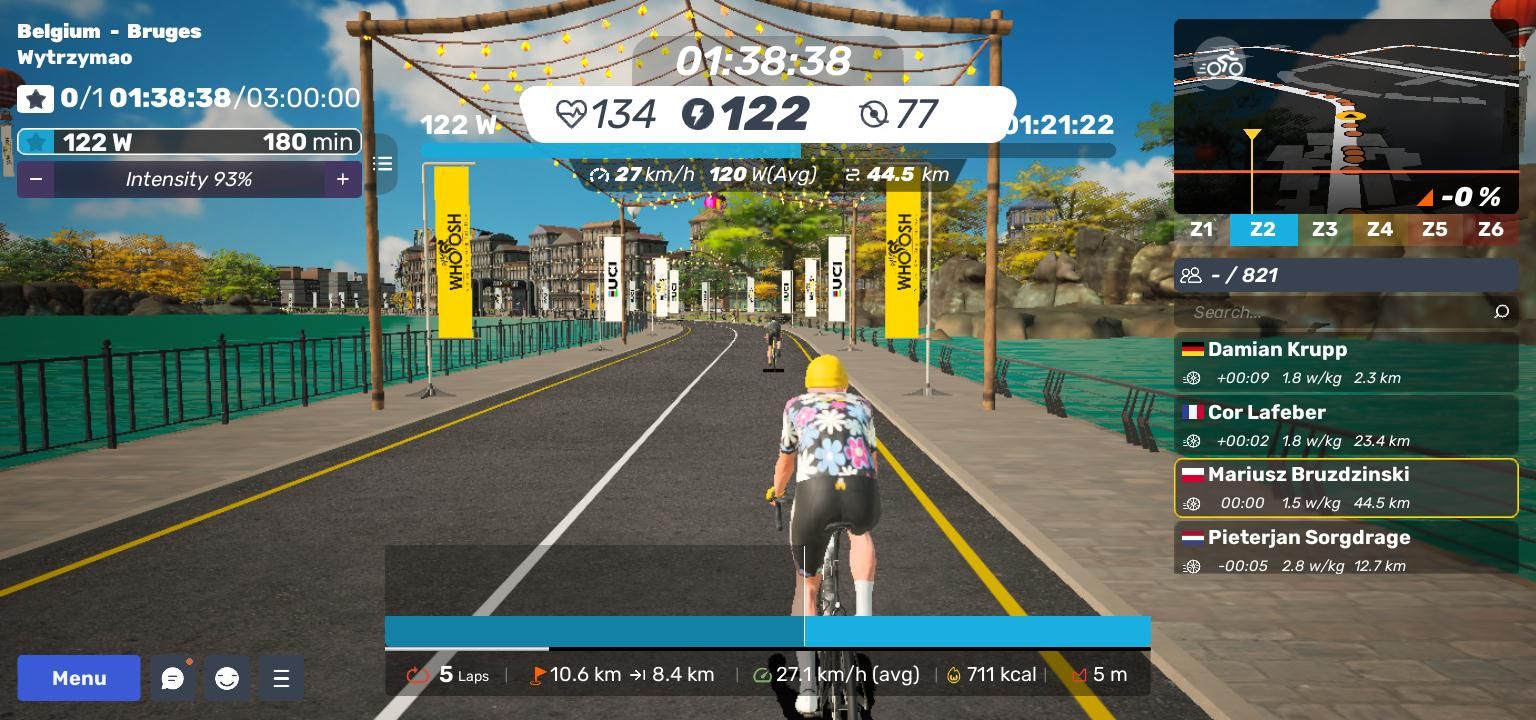Focus the rider Search field

click(x=1330, y=312)
